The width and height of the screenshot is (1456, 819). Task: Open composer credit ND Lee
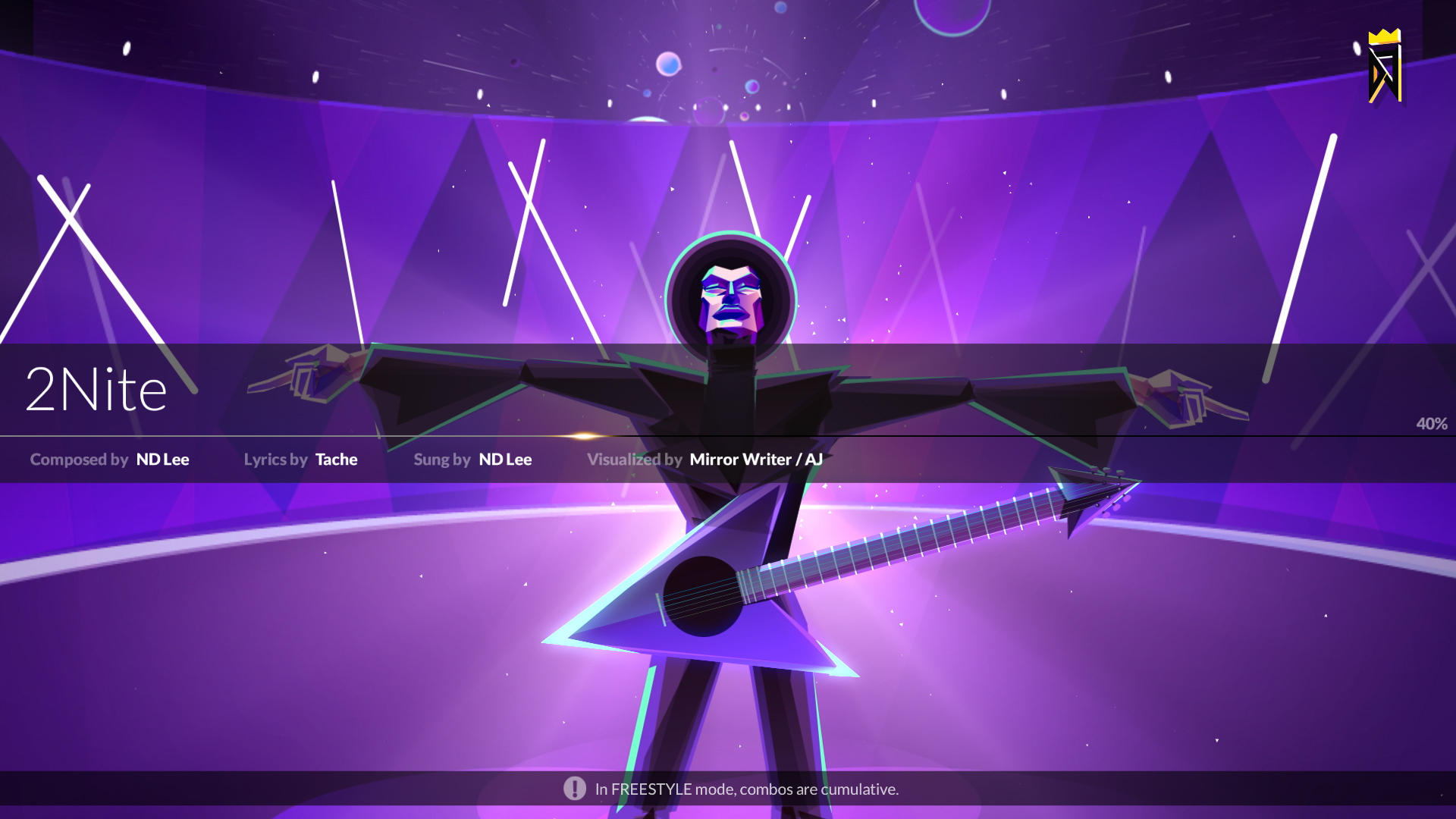click(x=162, y=460)
